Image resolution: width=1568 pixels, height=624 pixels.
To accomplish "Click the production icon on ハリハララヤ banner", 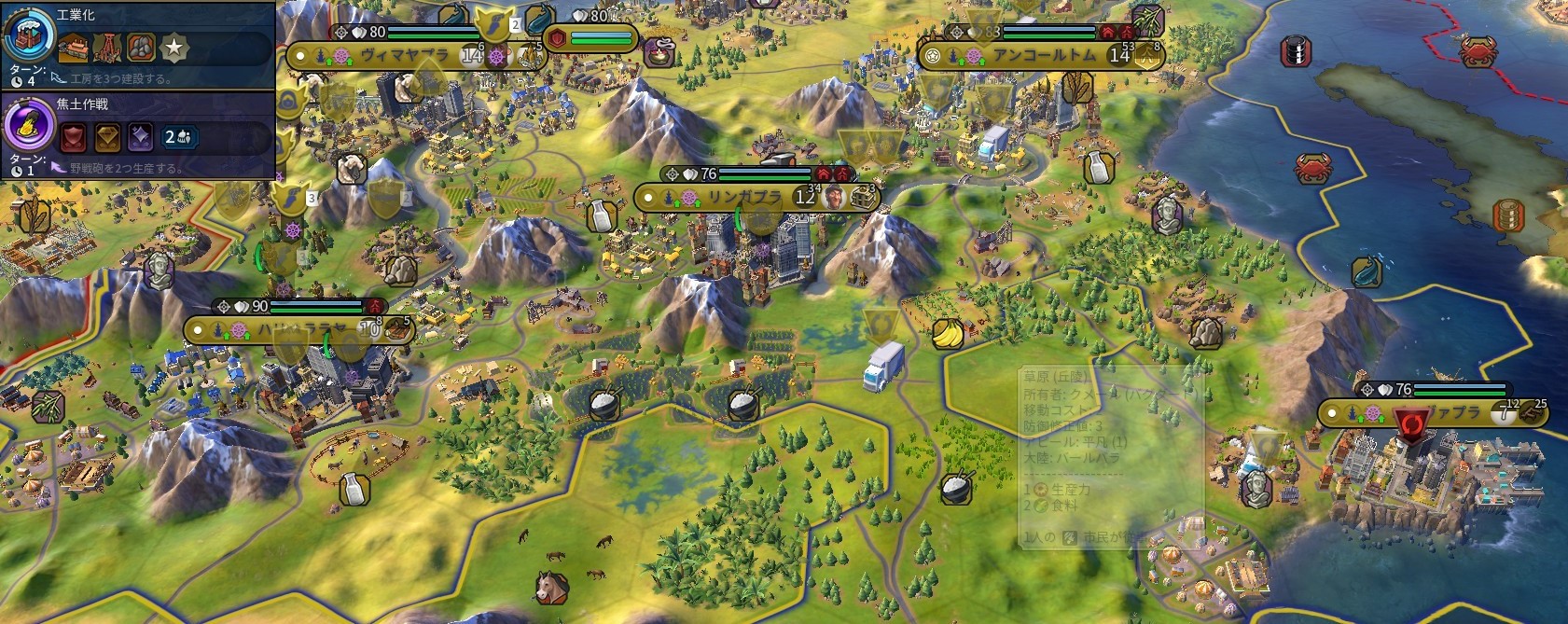I will (x=399, y=329).
